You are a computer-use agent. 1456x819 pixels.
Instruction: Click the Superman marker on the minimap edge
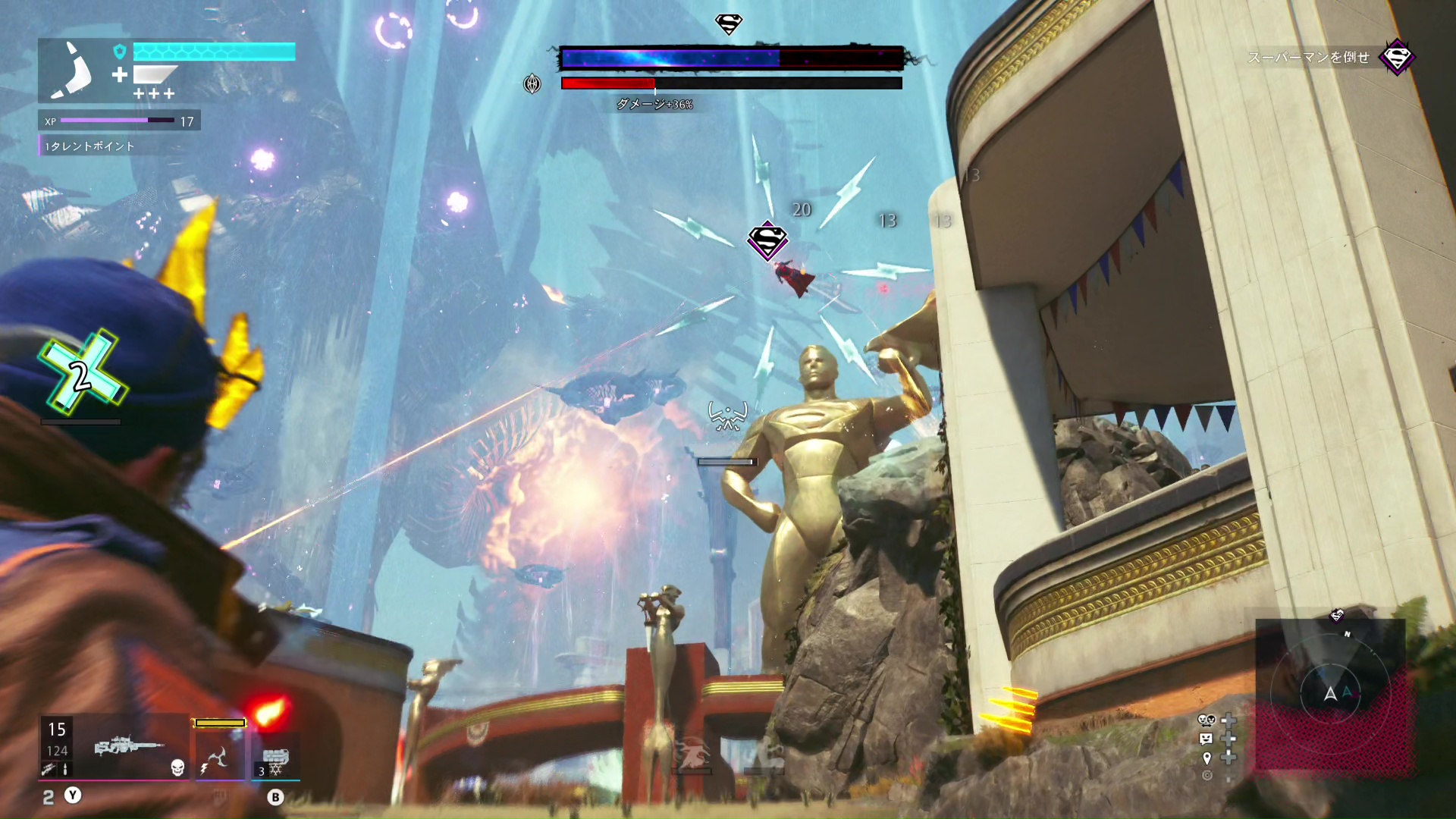pyautogui.click(x=1337, y=615)
